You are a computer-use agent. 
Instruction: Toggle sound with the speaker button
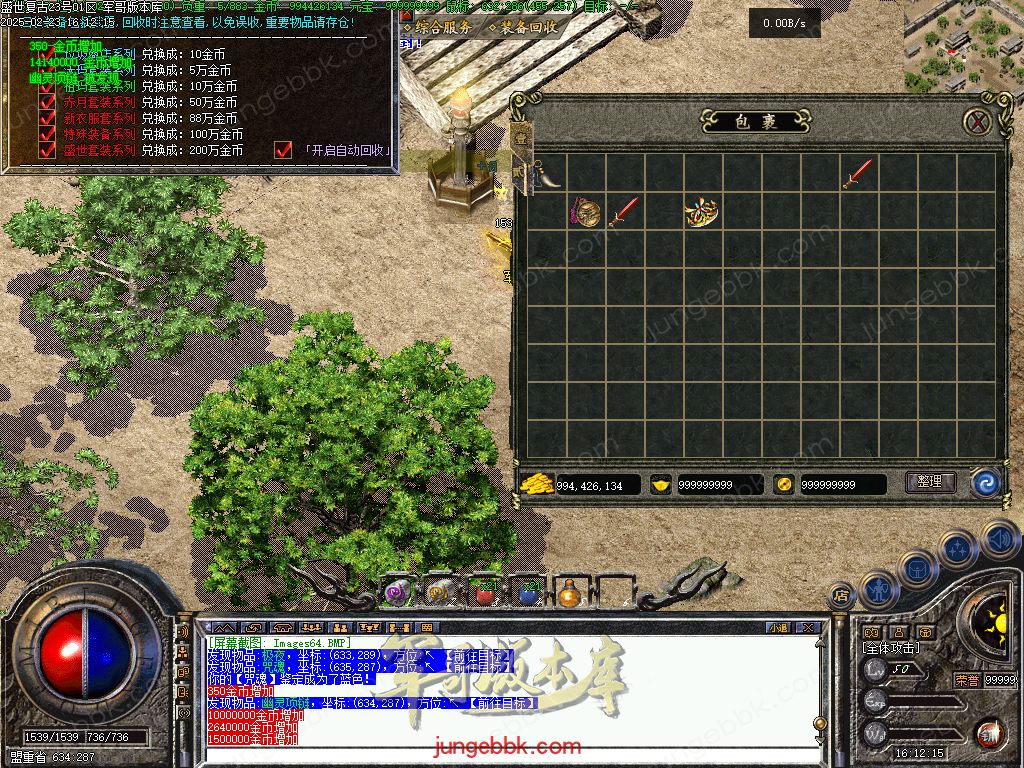(998, 538)
